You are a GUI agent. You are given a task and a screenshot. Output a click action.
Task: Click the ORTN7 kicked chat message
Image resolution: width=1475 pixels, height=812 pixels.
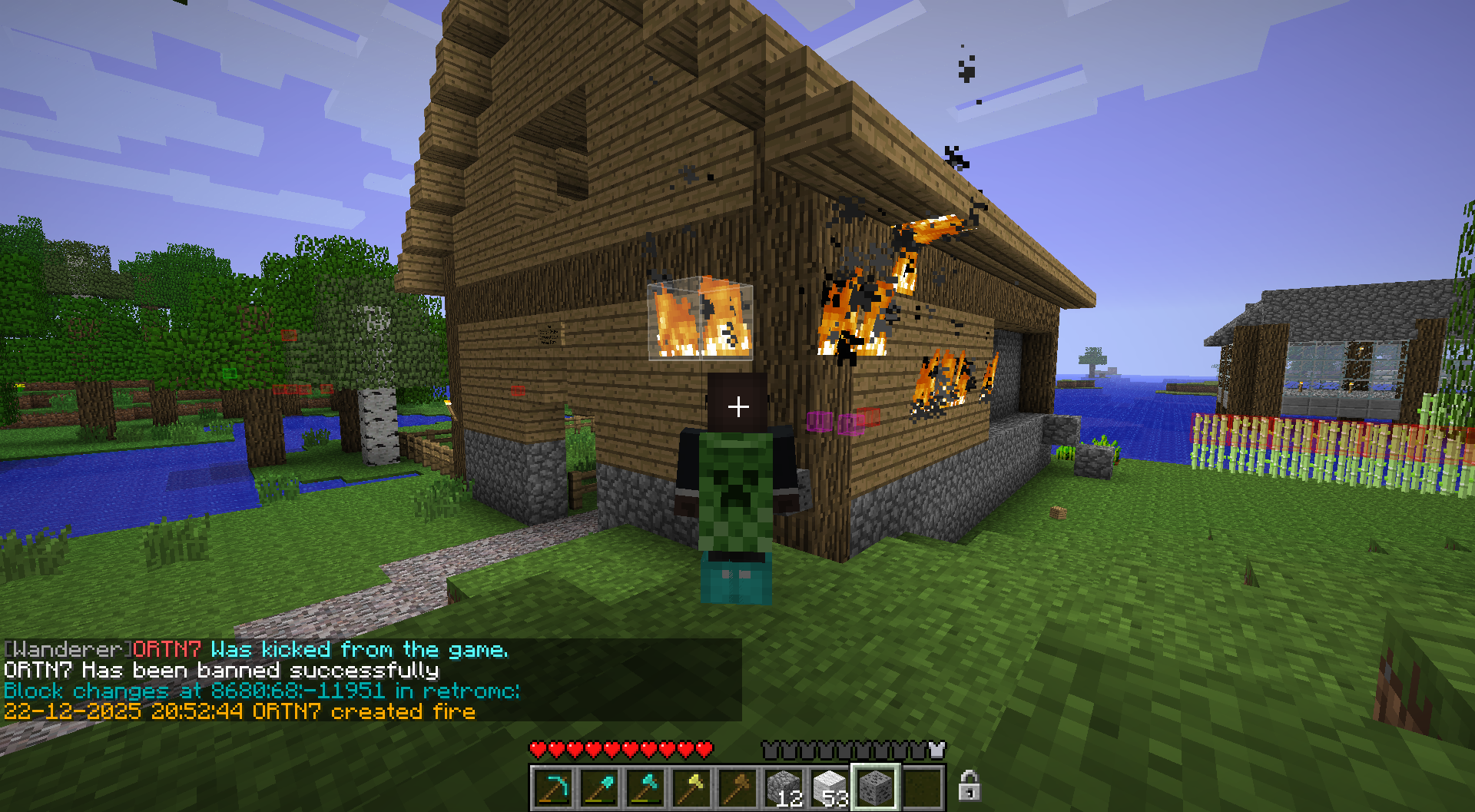point(256,650)
